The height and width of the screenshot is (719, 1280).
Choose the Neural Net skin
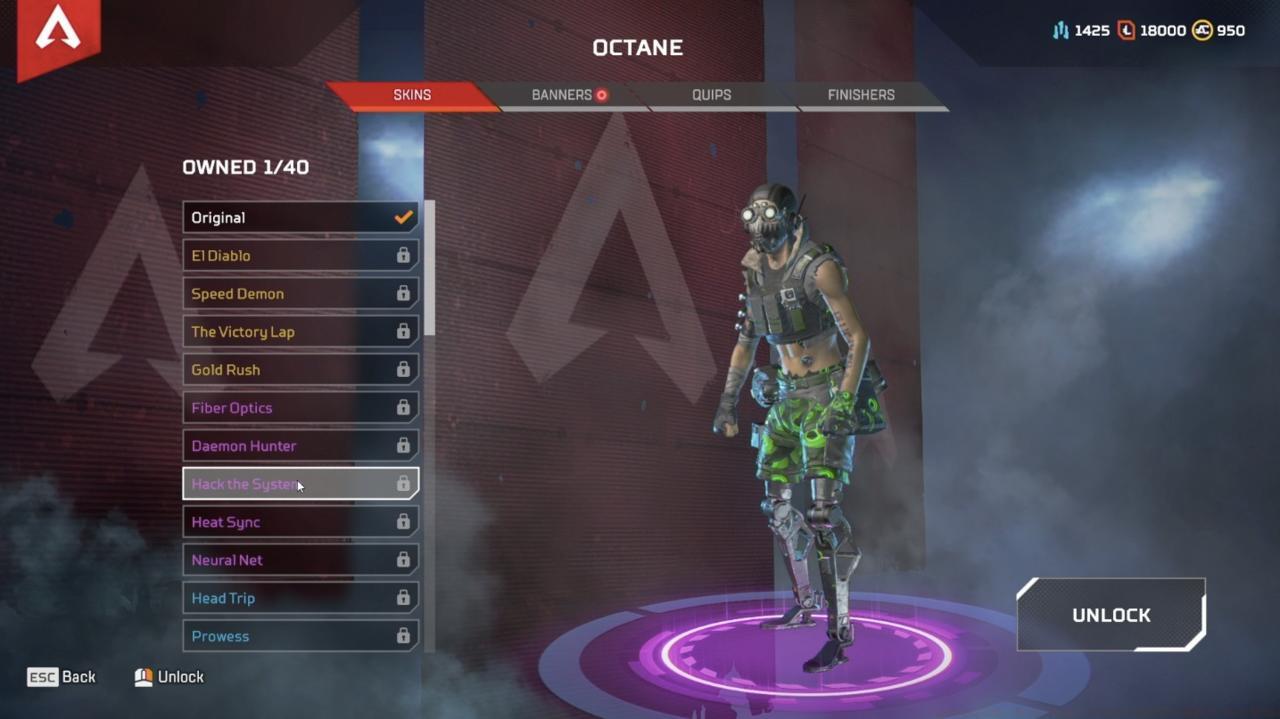pyautogui.click(x=300, y=560)
